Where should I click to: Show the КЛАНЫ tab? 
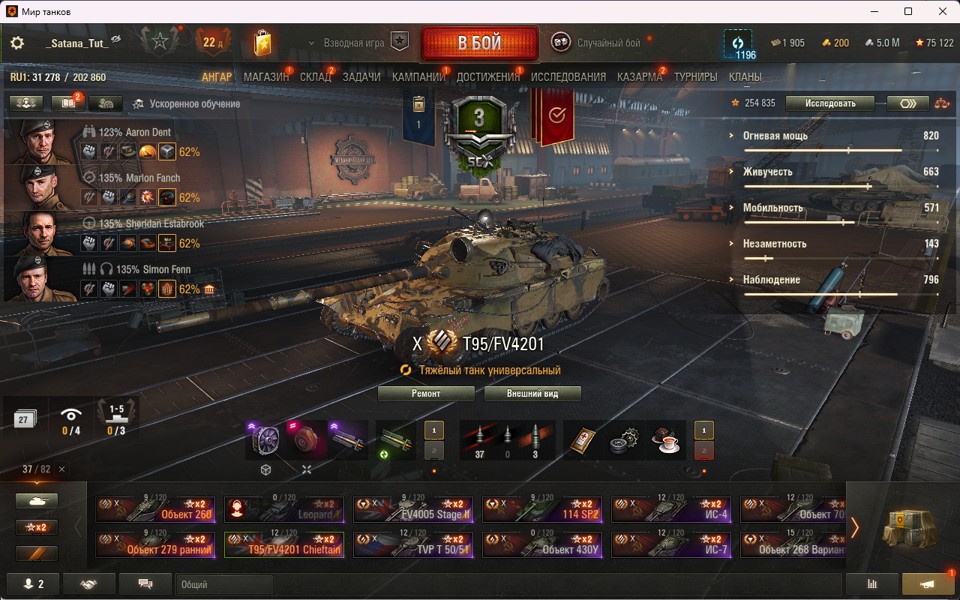pyautogui.click(x=745, y=77)
